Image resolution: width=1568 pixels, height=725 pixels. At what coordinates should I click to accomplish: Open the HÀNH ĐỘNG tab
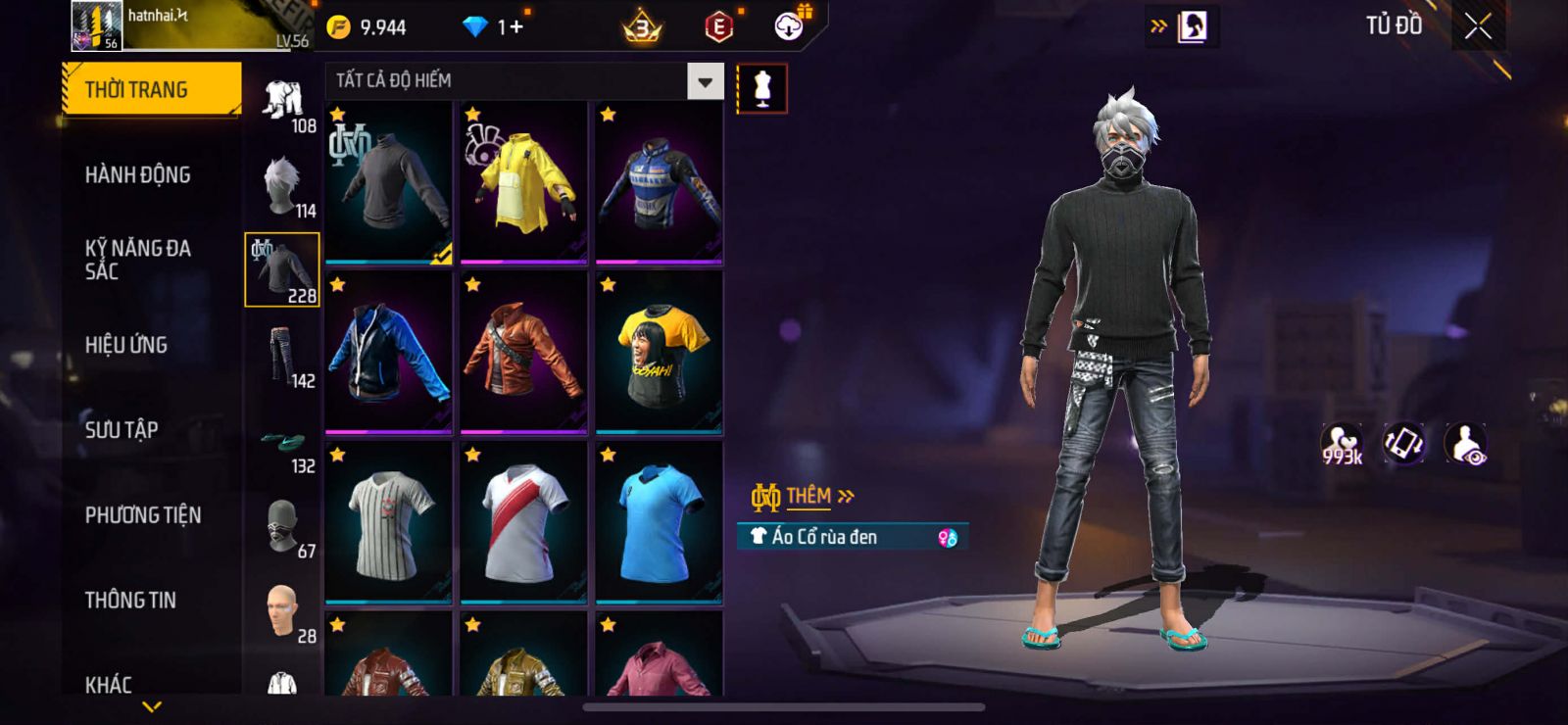pyautogui.click(x=138, y=175)
